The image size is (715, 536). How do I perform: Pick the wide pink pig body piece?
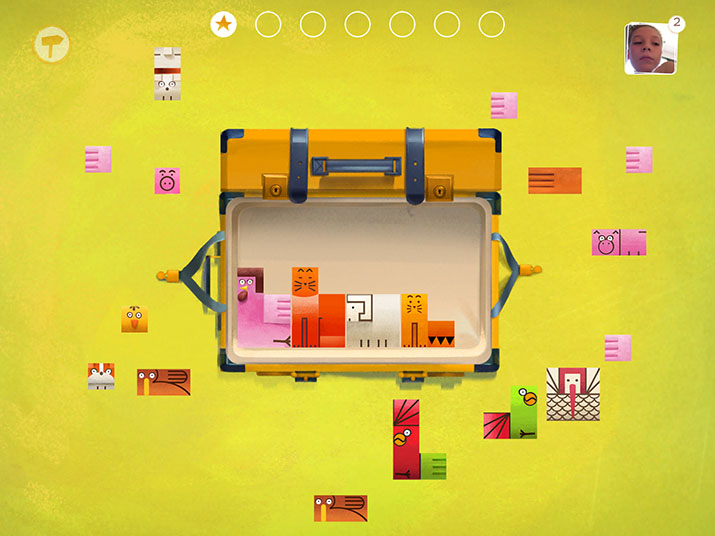(619, 242)
